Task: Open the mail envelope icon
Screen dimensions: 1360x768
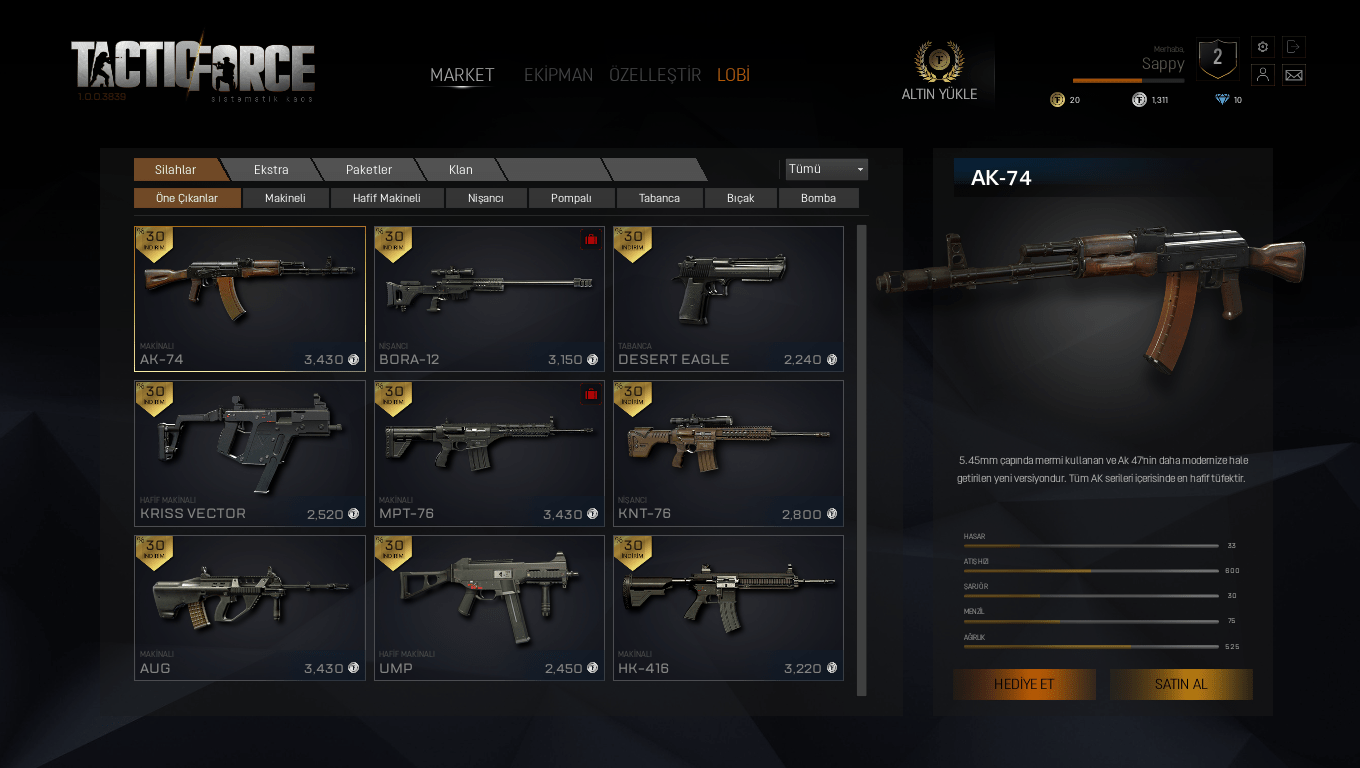Action: 1294,75
